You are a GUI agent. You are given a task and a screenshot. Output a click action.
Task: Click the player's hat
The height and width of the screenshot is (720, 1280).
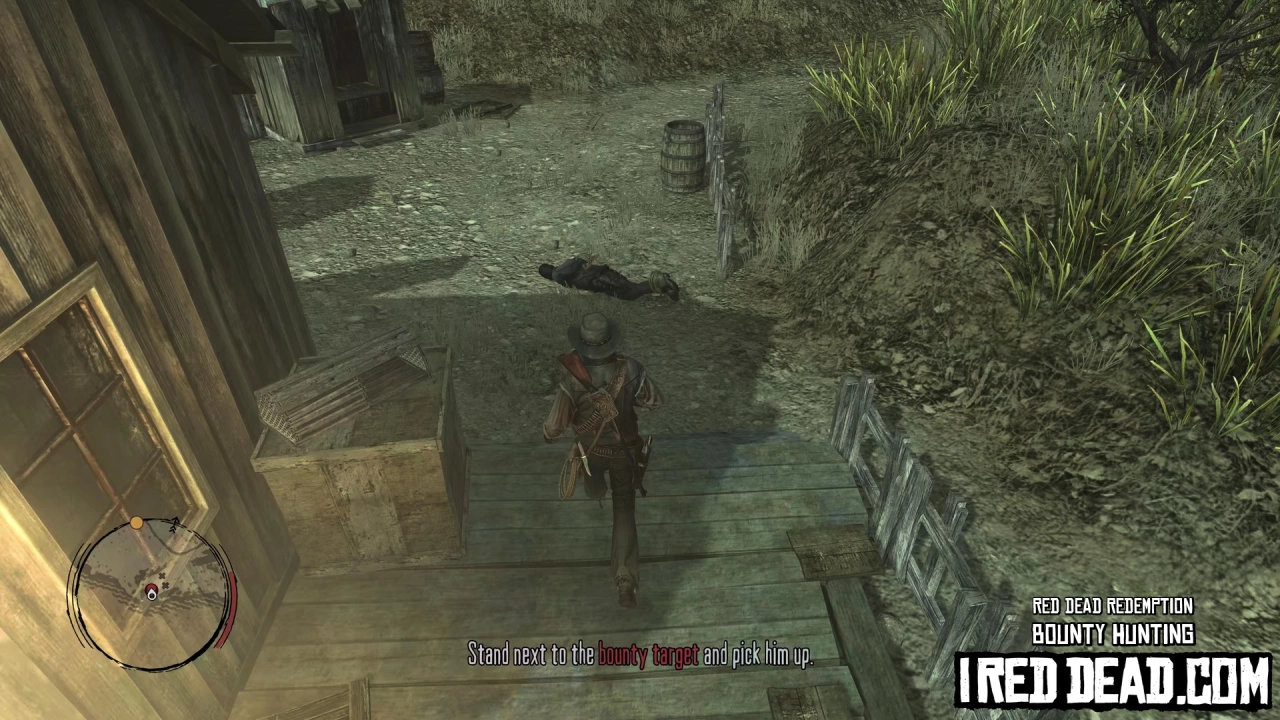tap(597, 333)
